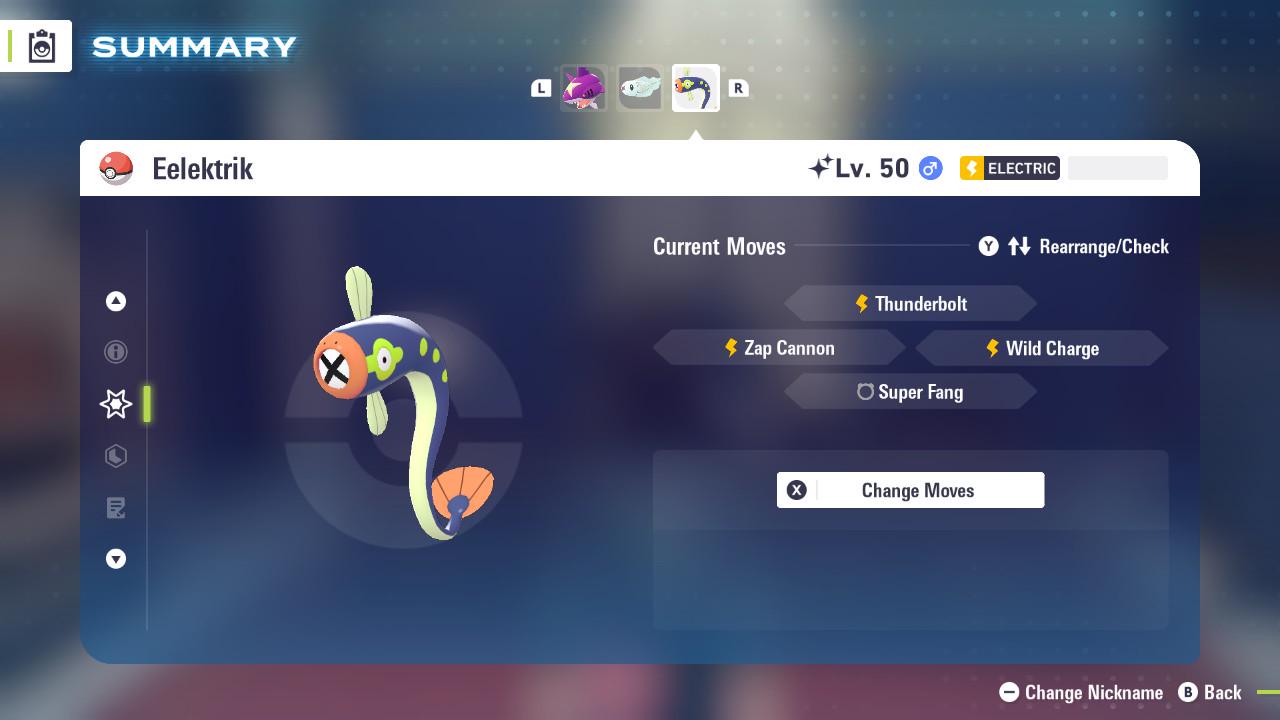Click the rearrange arrows icon near Rearrange/Check
This screenshot has width=1280, height=720.
[x=1017, y=246]
